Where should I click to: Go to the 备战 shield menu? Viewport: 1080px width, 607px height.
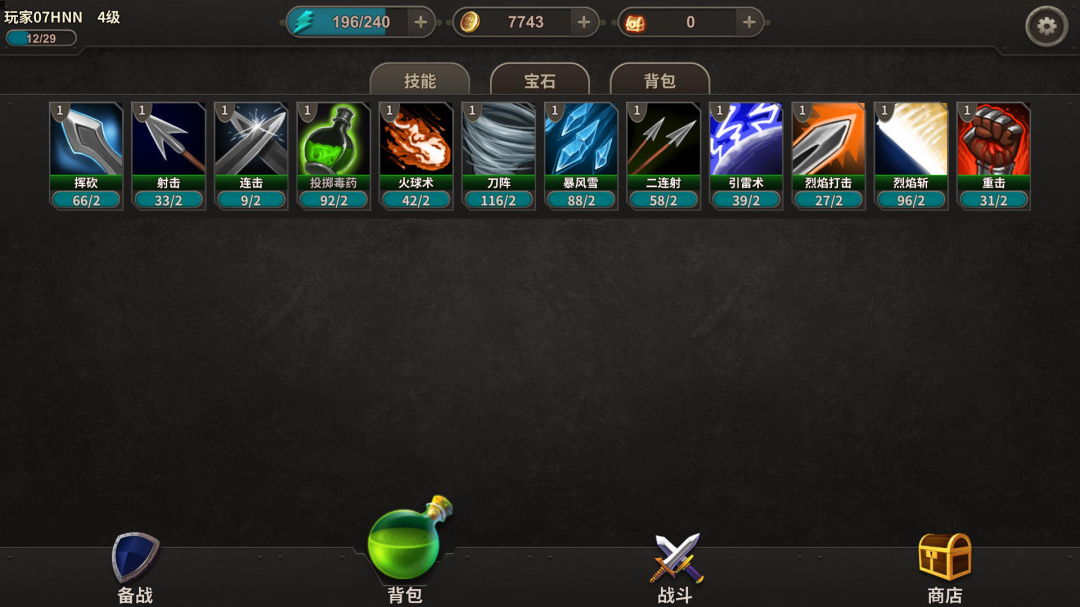coord(135,566)
